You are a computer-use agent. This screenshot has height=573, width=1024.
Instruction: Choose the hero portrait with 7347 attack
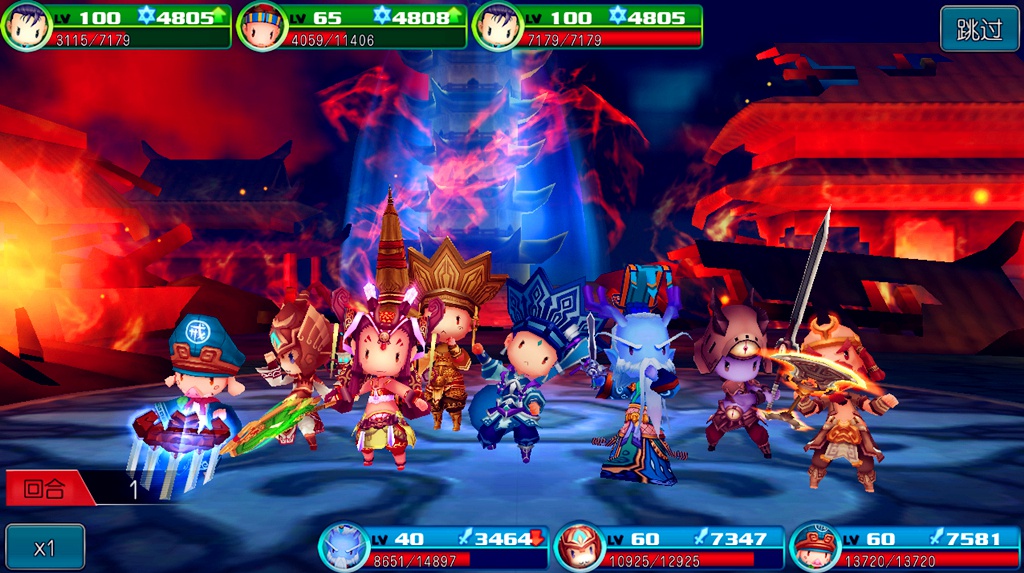pos(581,547)
